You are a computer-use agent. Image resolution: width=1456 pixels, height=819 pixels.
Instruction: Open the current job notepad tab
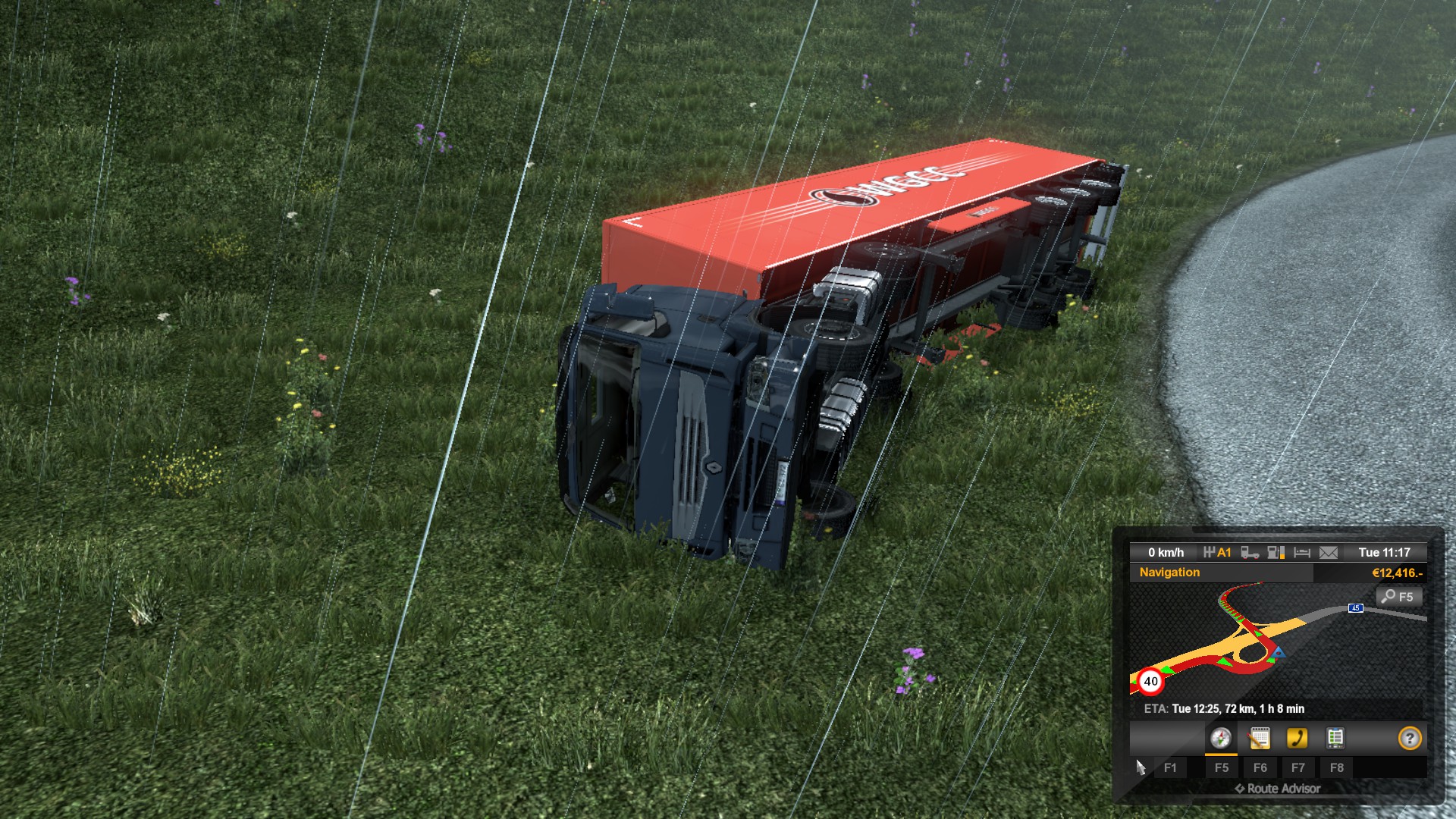pos(1259,738)
